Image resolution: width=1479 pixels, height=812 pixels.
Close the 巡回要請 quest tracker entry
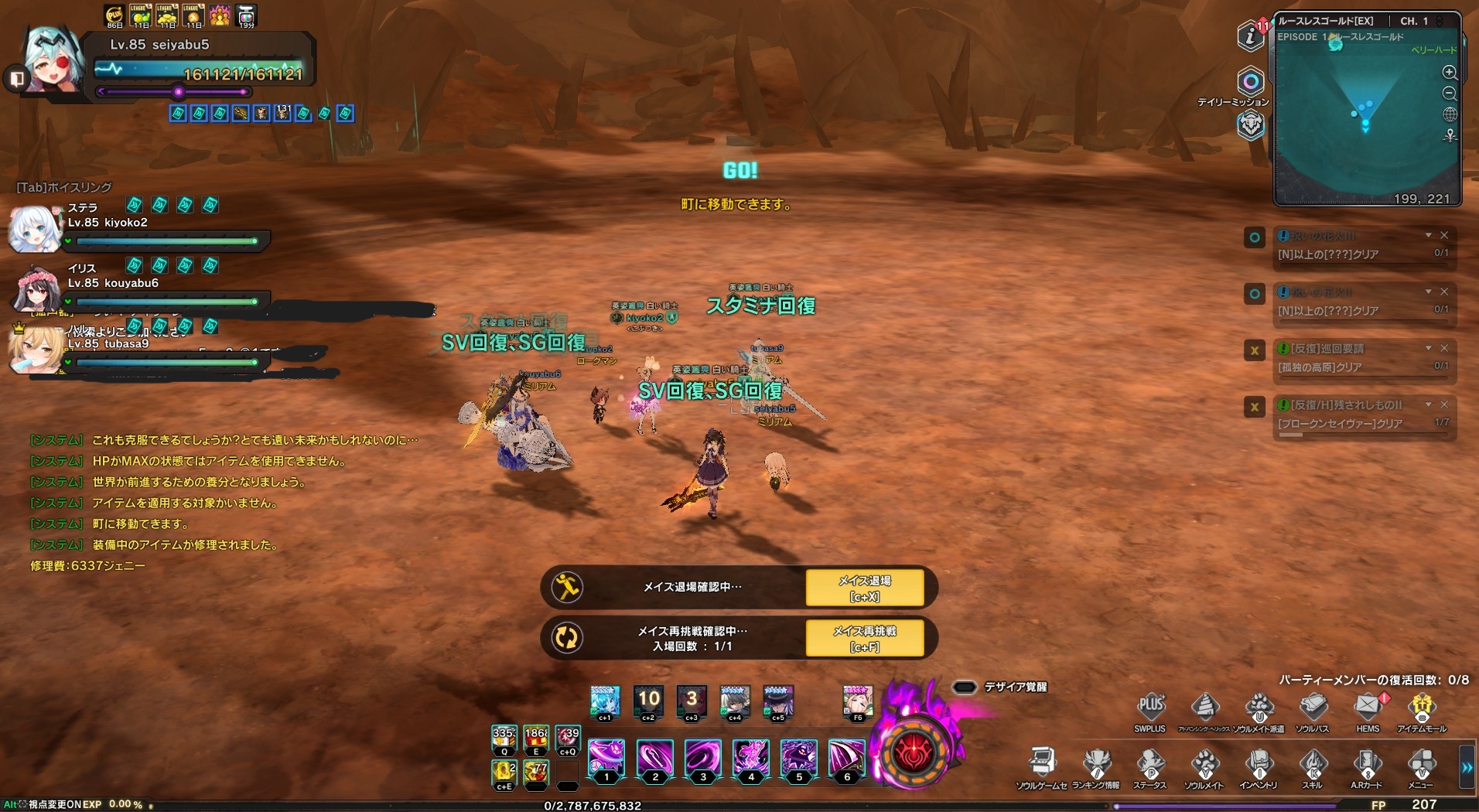pos(1444,348)
